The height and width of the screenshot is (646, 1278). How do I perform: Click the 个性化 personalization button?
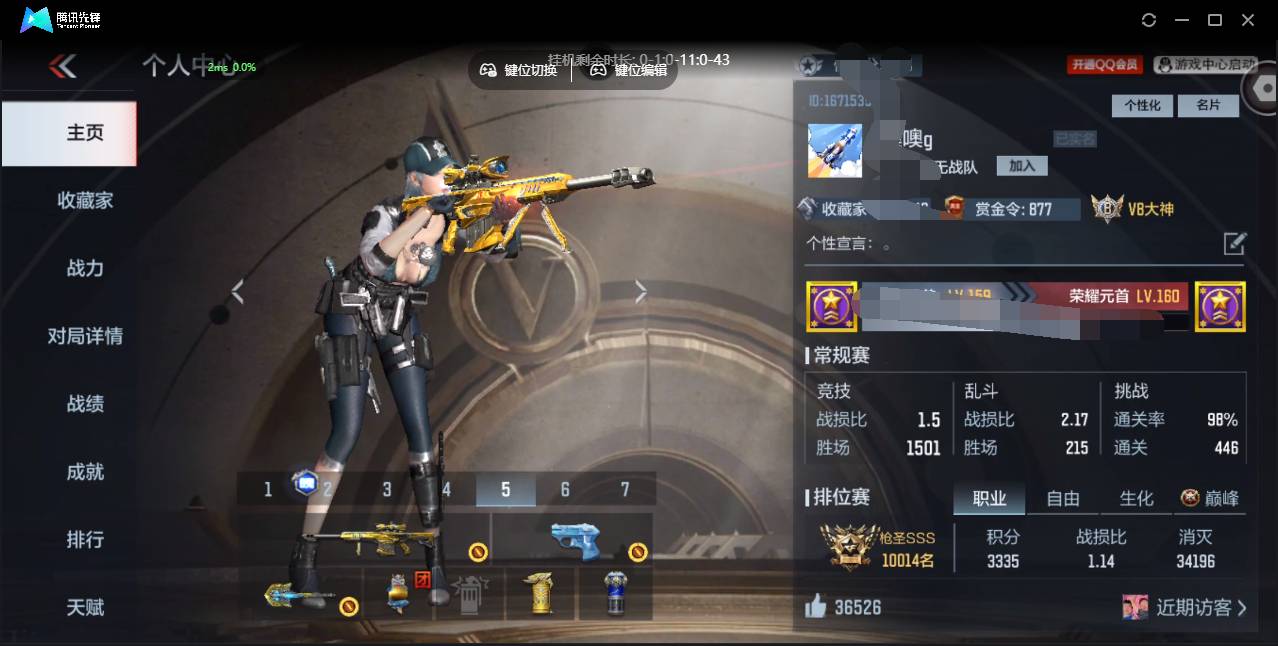click(x=1142, y=106)
